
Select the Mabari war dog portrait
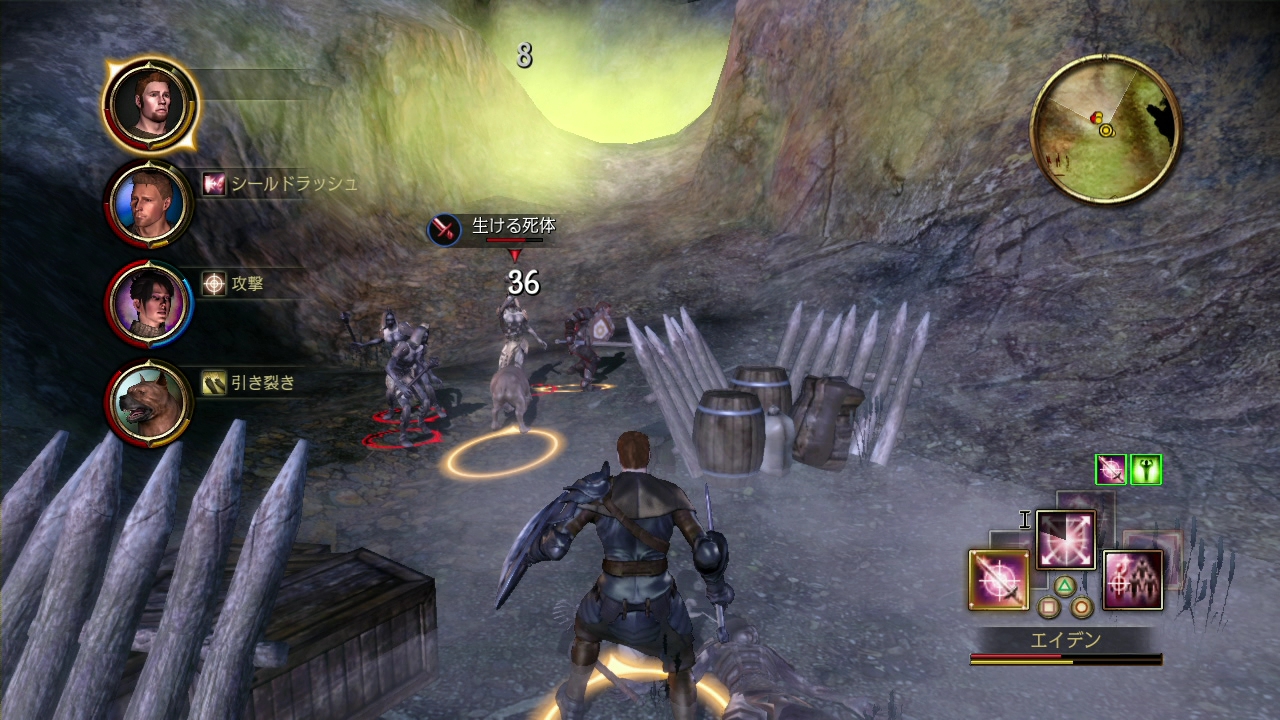tap(149, 402)
